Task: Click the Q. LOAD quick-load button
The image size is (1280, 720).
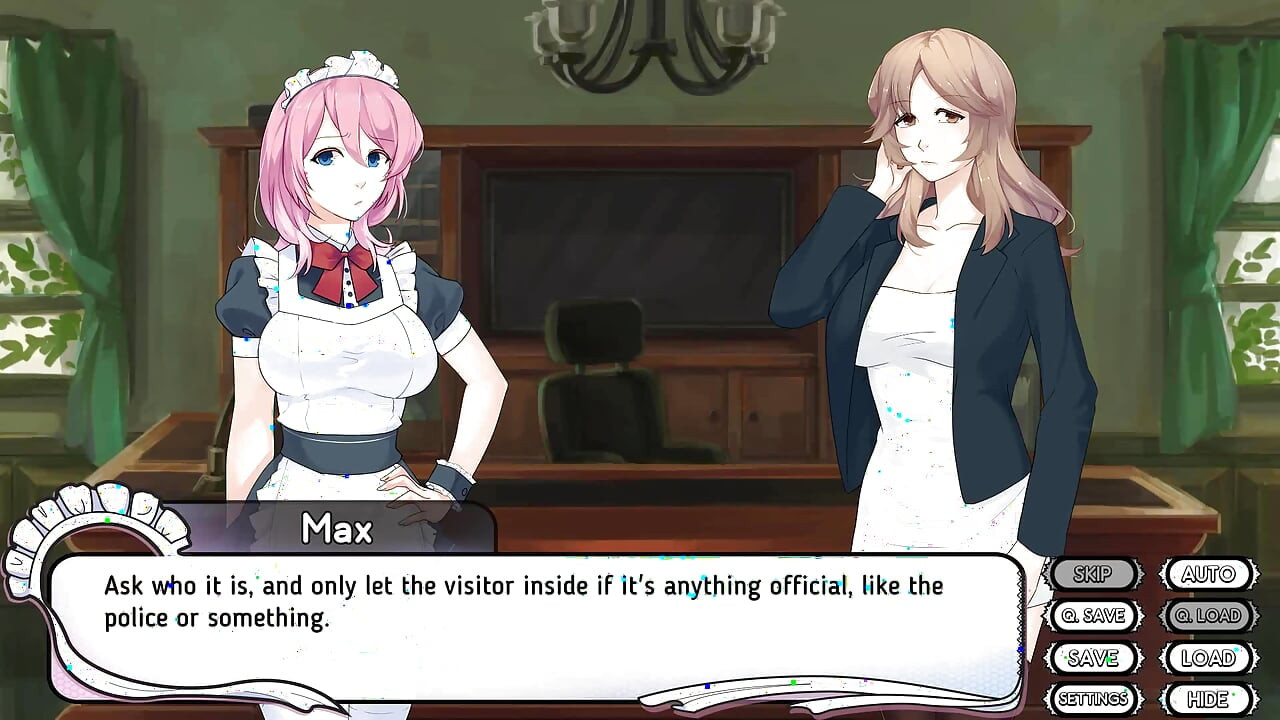Action: pos(1207,616)
